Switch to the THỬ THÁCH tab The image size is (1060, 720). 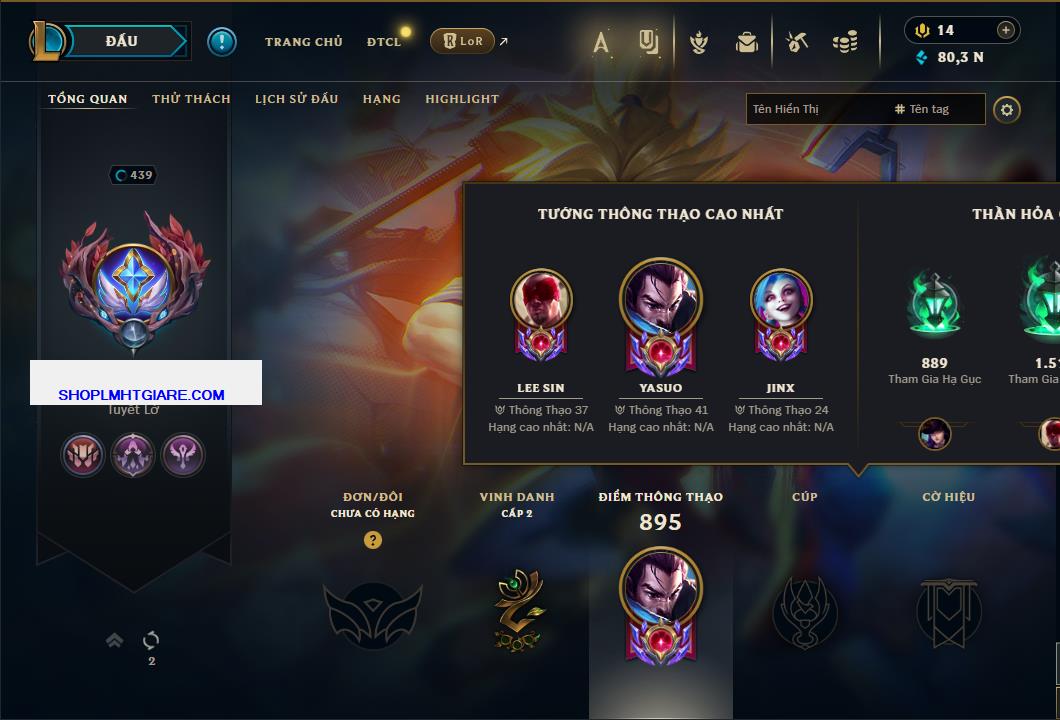[x=191, y=99]
